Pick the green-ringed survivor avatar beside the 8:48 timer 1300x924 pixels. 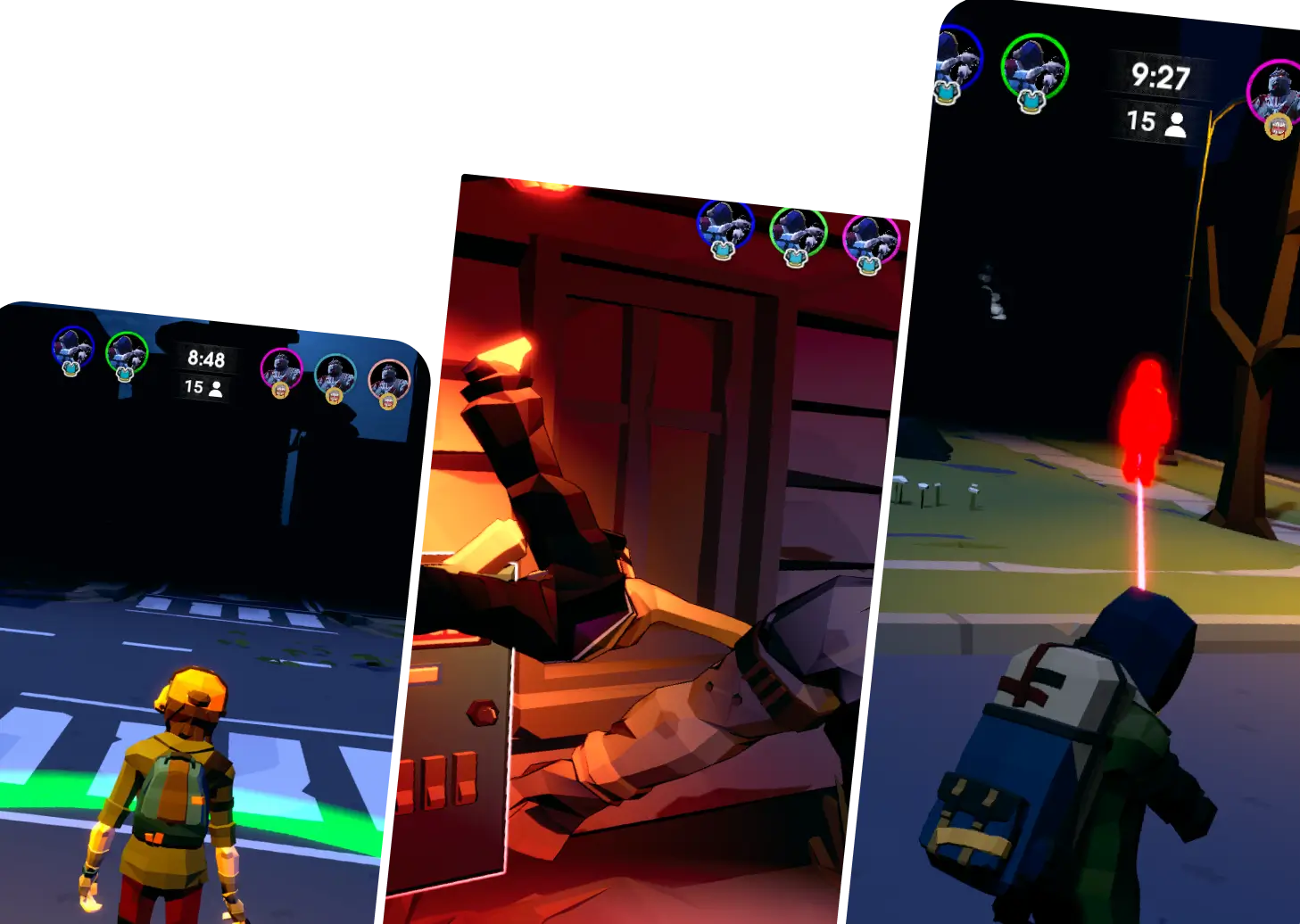coord(127,352)
